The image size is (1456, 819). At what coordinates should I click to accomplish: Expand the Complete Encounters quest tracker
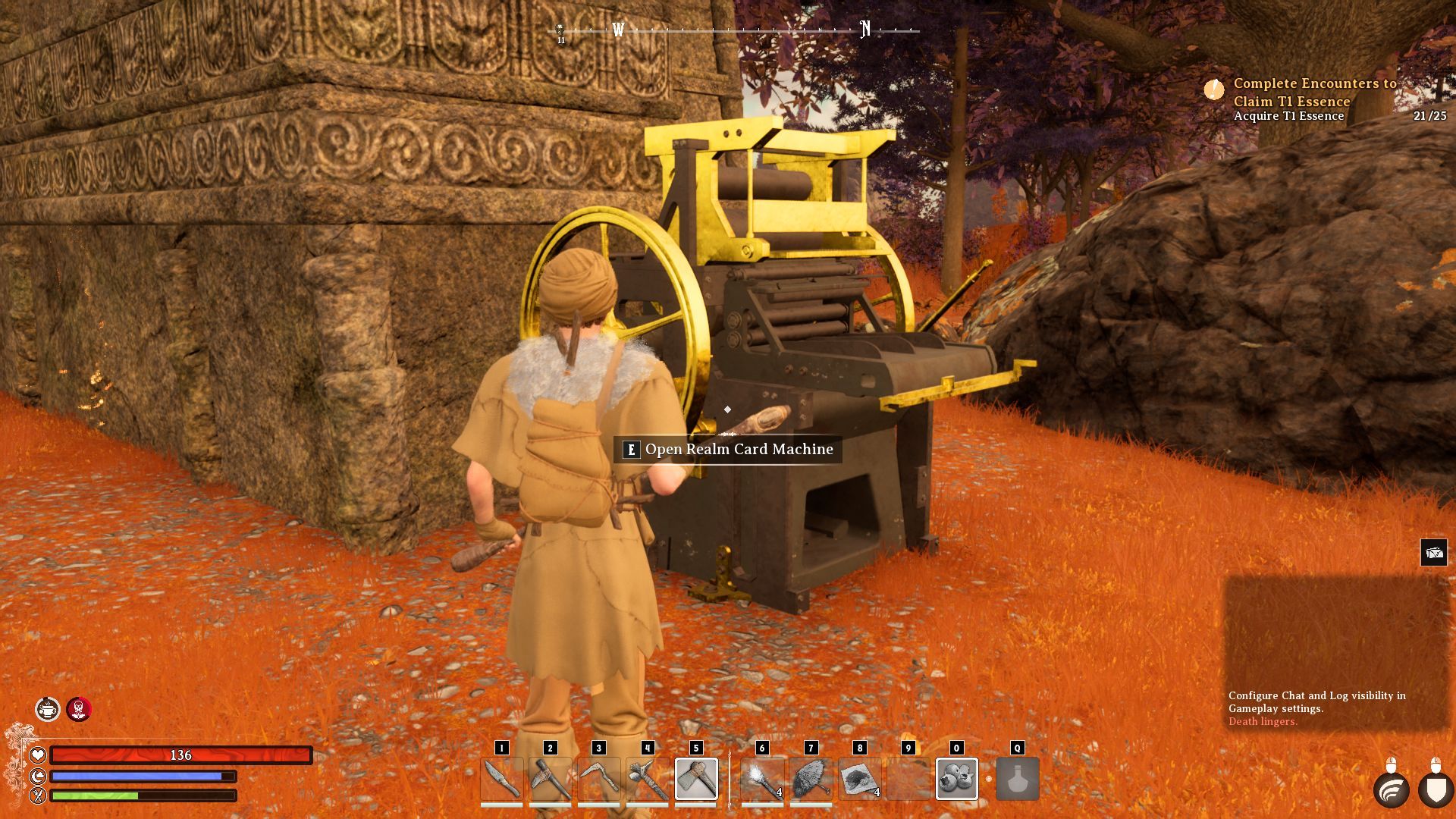click(1316, 93)
